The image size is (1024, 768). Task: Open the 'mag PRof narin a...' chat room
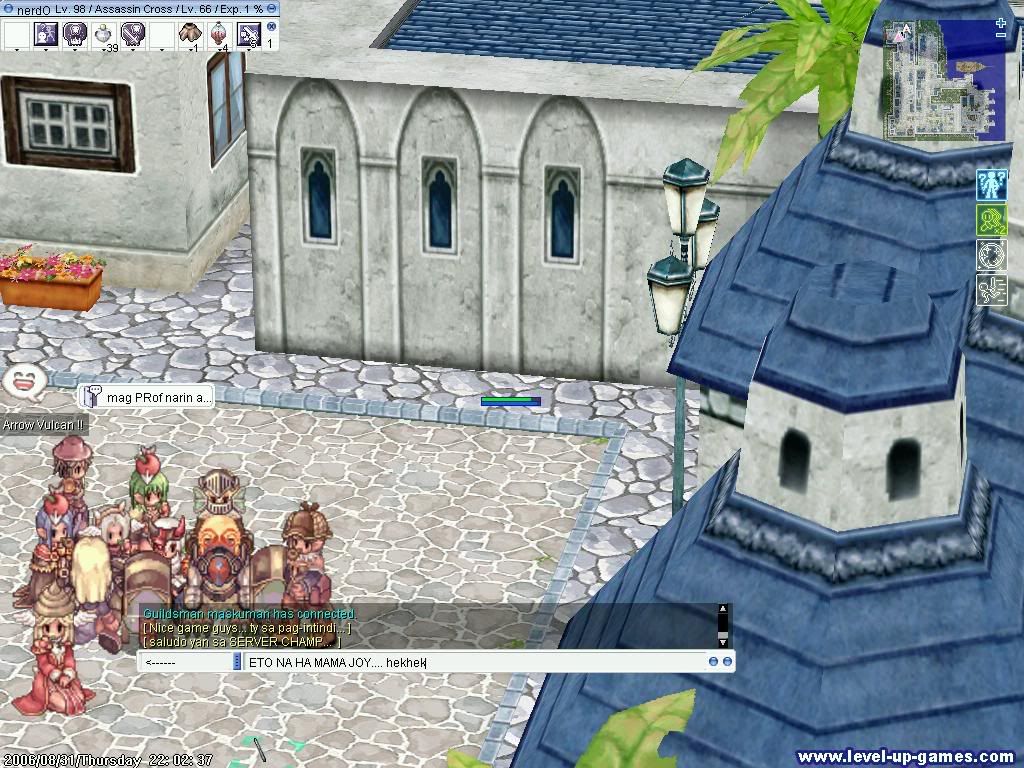146,397
